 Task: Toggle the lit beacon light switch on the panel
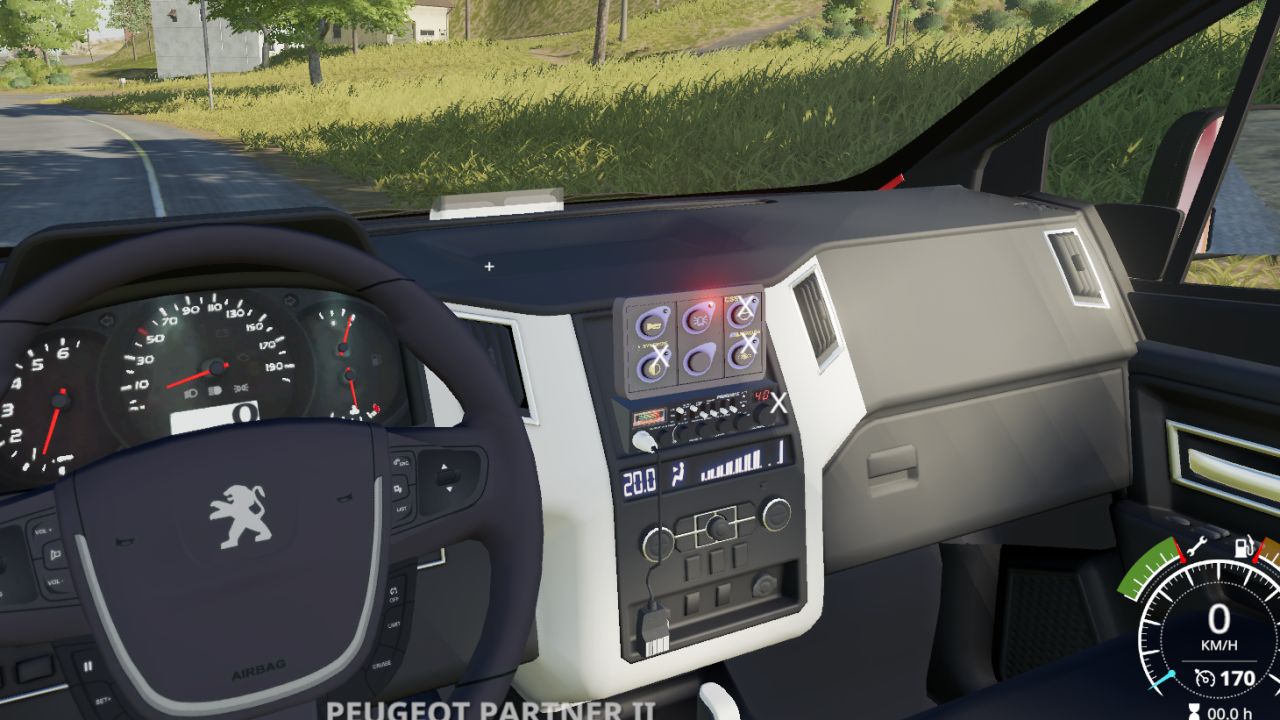[699, 319]
